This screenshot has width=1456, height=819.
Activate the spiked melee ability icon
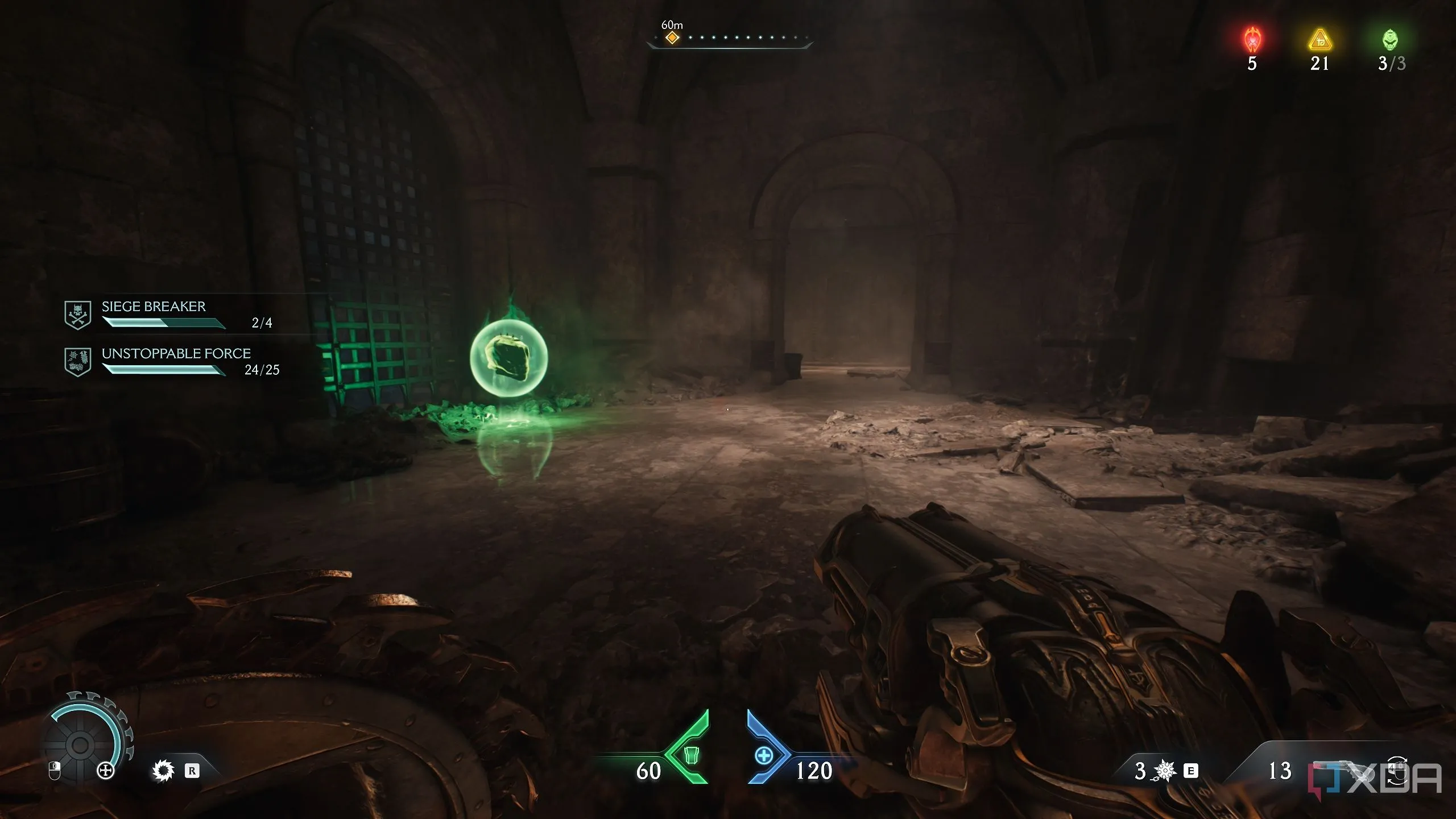163,771
